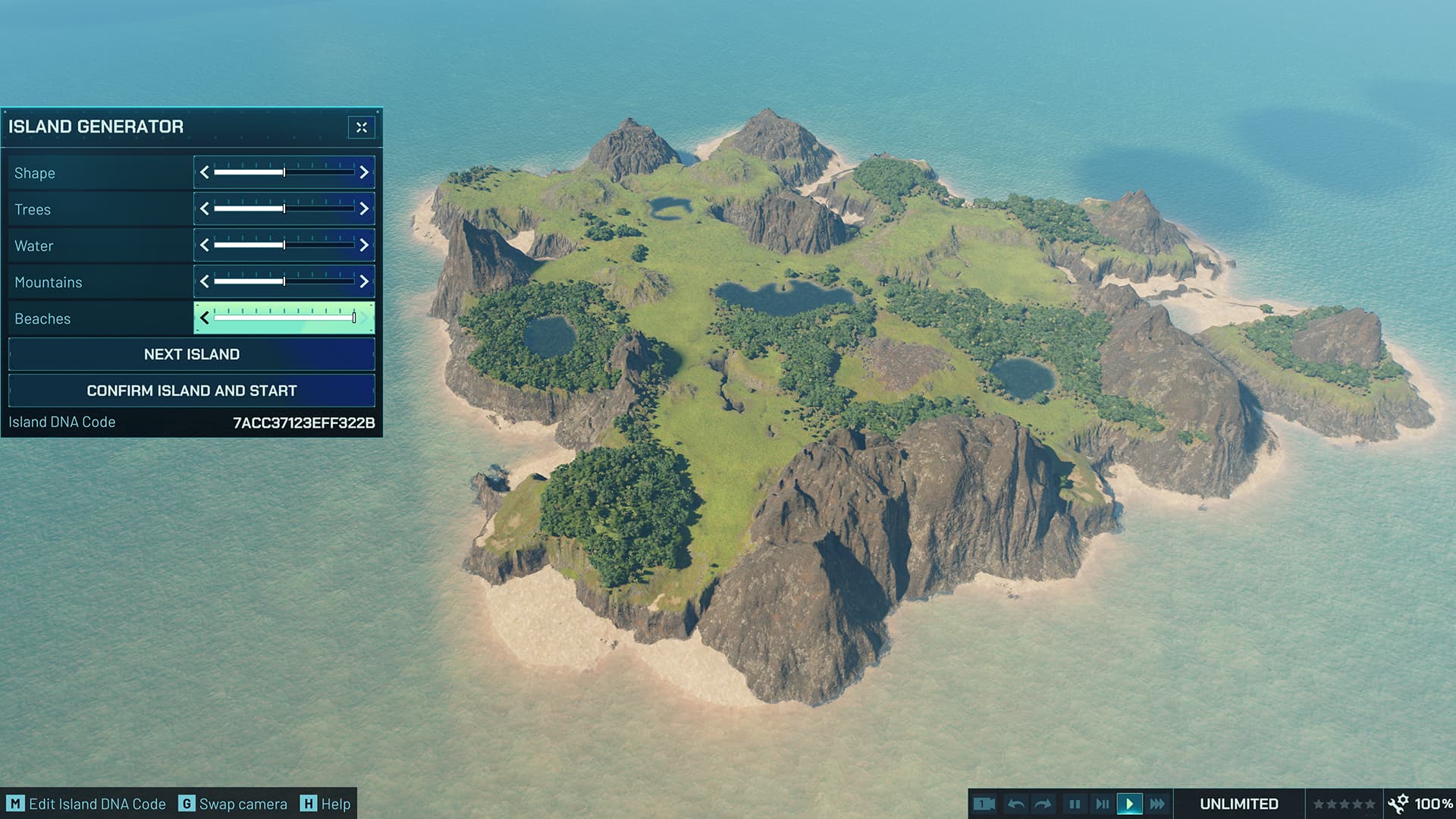Screen dimensions: 1456x819
Task: Click the redo arrow icon
Action: [x=1044, y=804]
